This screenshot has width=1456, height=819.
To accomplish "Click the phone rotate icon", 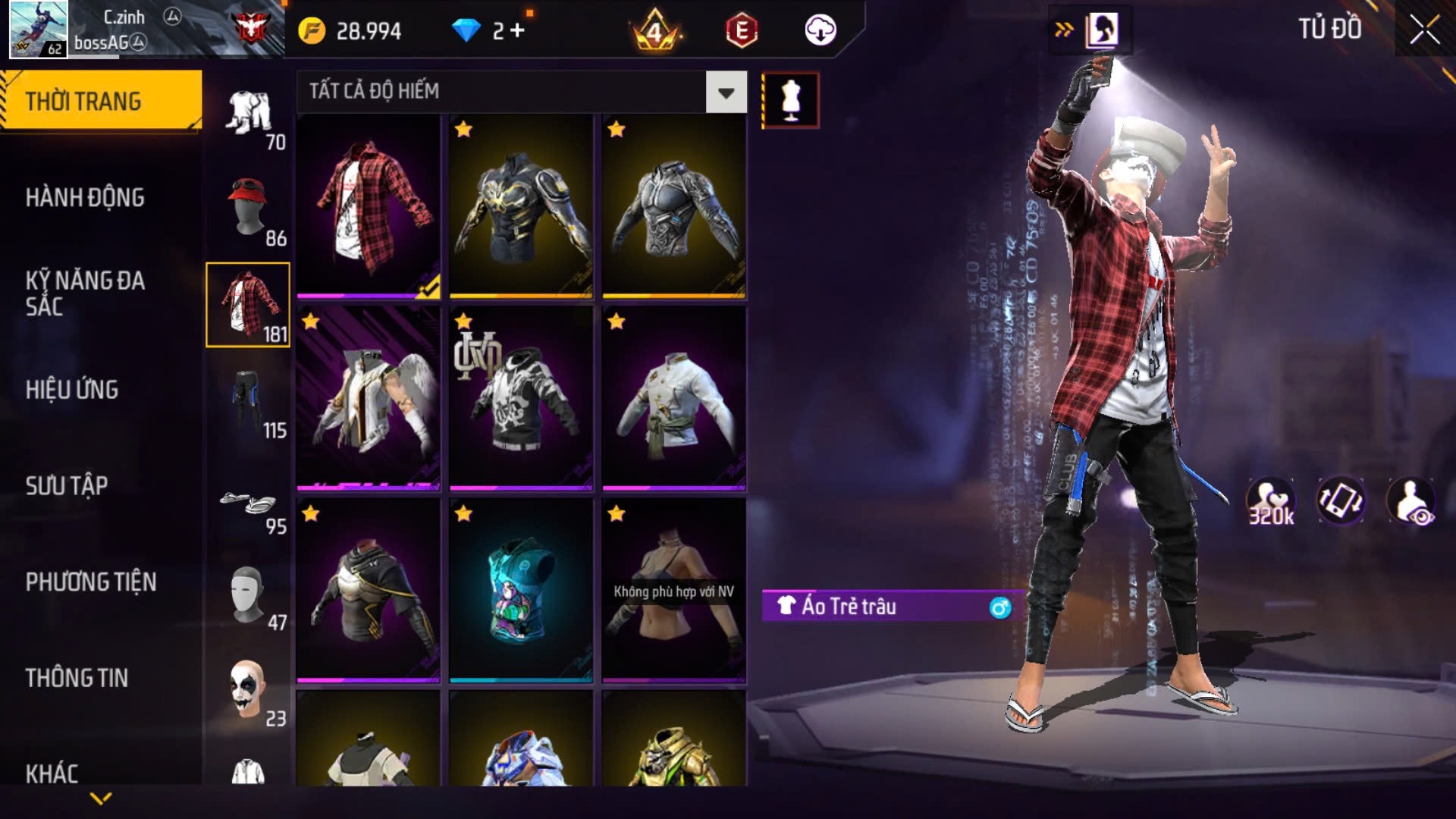I will (1340, 501).
